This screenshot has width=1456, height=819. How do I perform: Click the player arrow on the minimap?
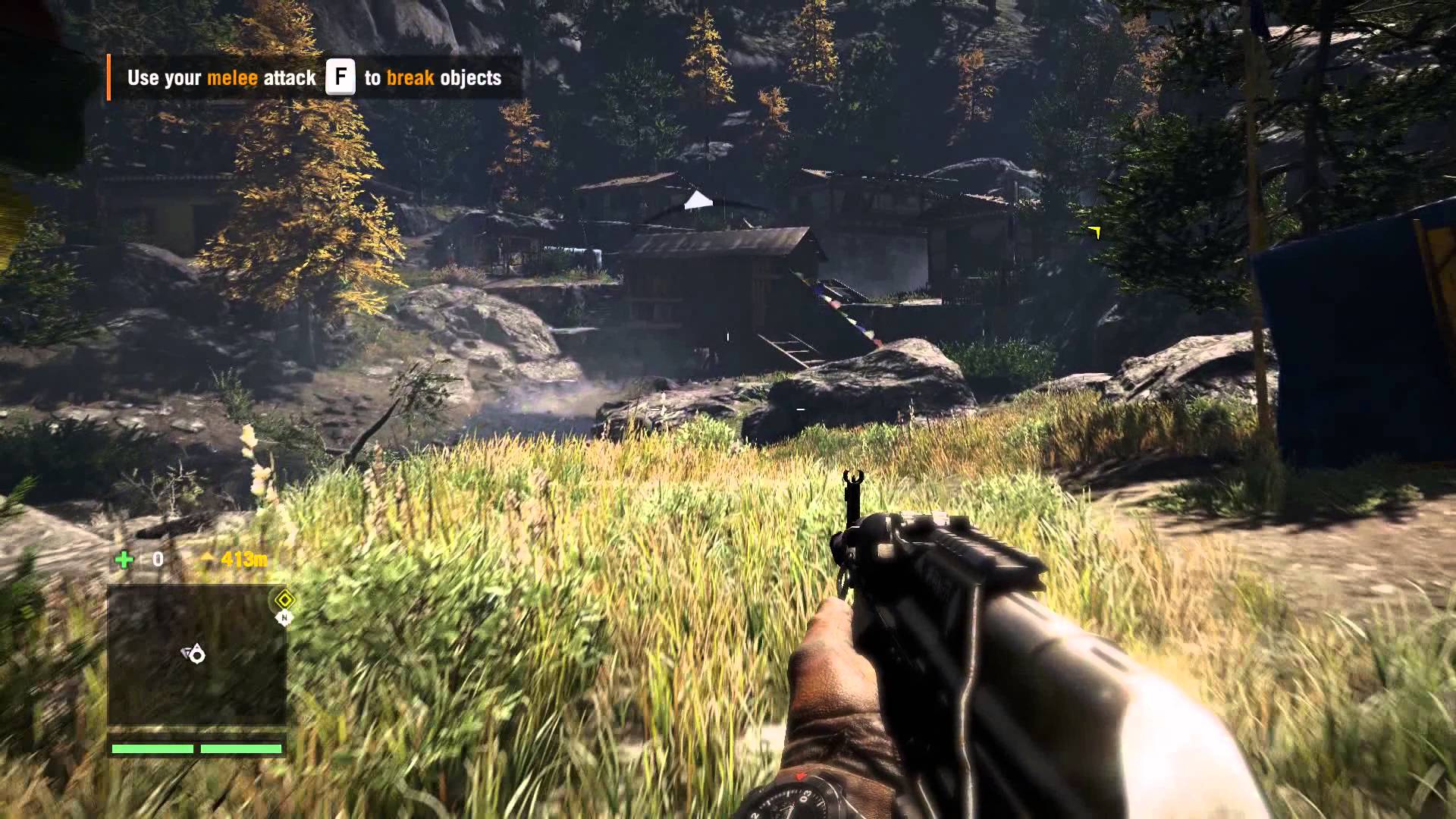[x=195, y=654]
